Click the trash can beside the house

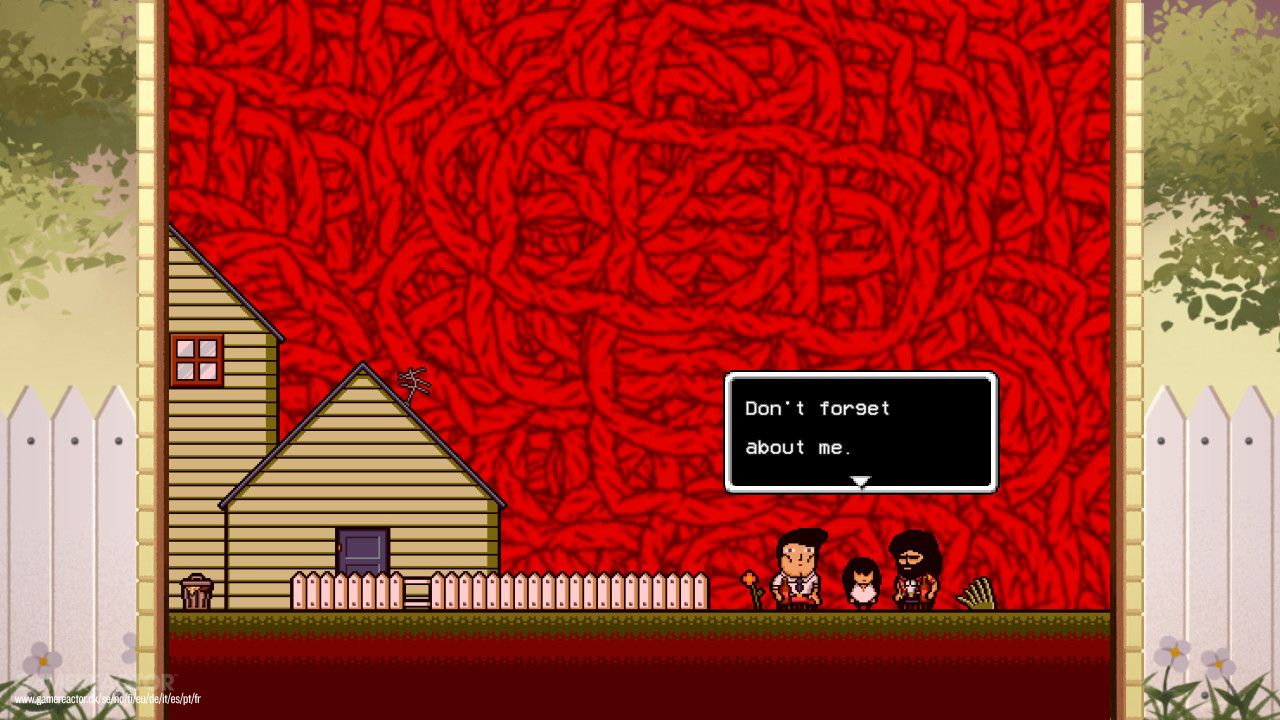click(x=196, y=592)
